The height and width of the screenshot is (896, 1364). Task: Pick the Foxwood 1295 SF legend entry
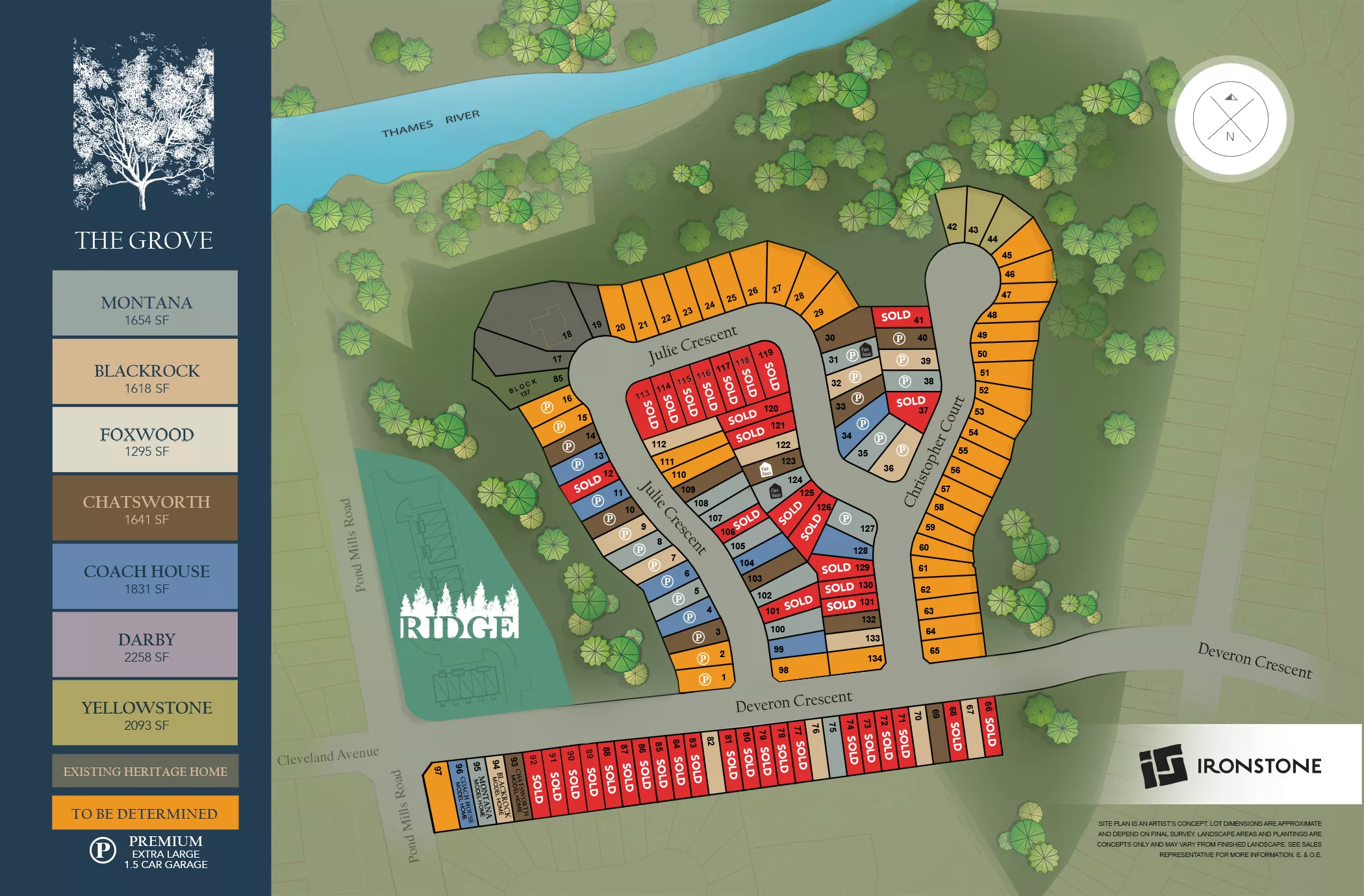[145, 440]
